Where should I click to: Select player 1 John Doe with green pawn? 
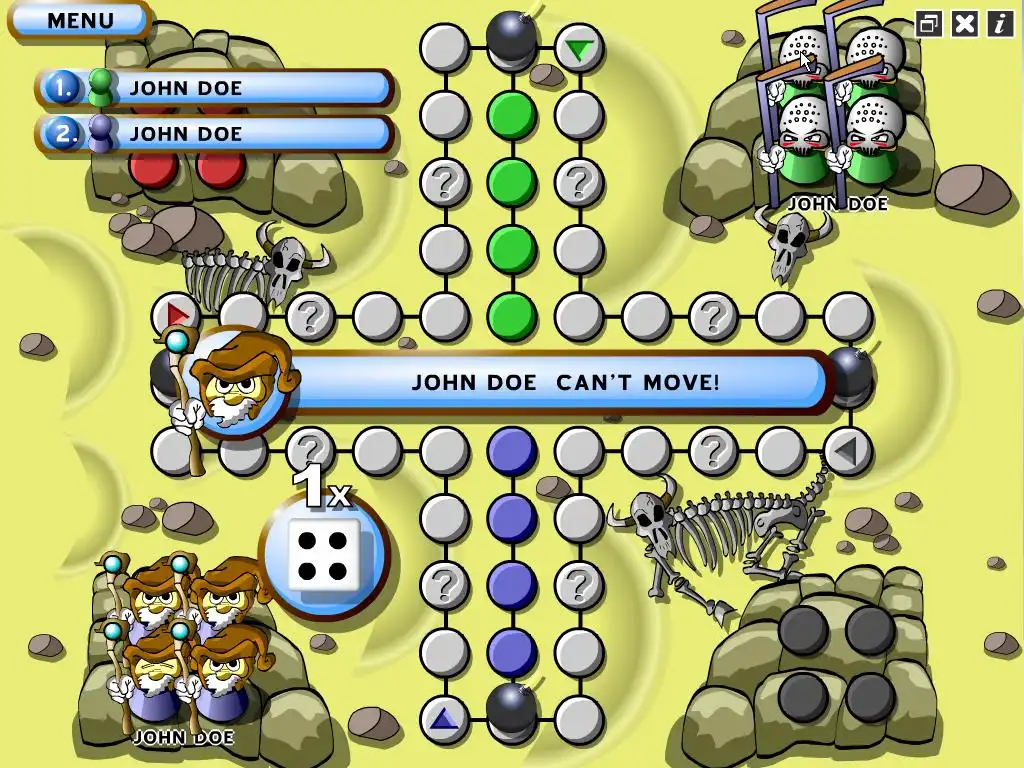point(215,88)
